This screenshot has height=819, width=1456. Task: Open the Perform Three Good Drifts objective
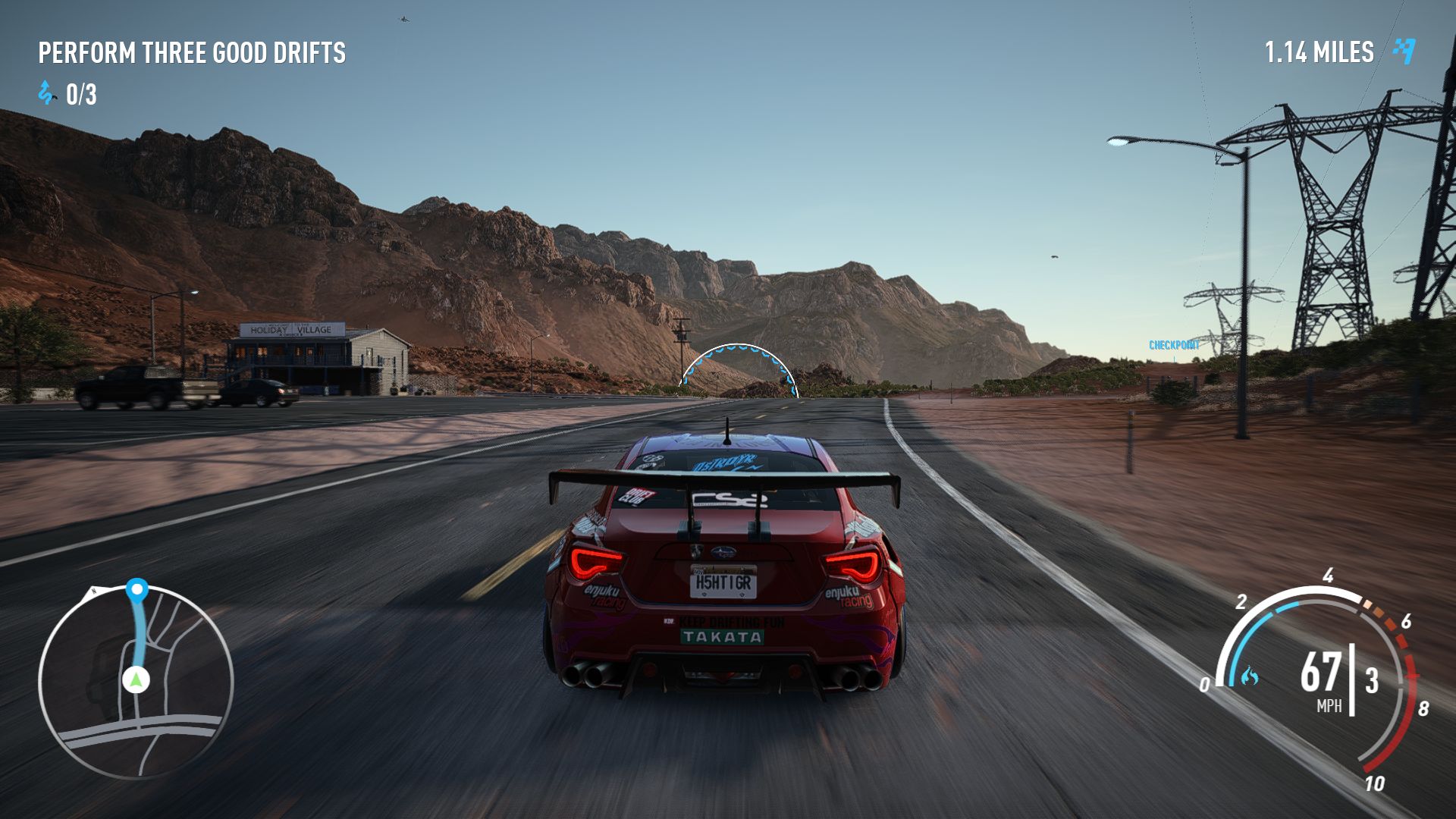pyautogui.click(x=192, y=53)
